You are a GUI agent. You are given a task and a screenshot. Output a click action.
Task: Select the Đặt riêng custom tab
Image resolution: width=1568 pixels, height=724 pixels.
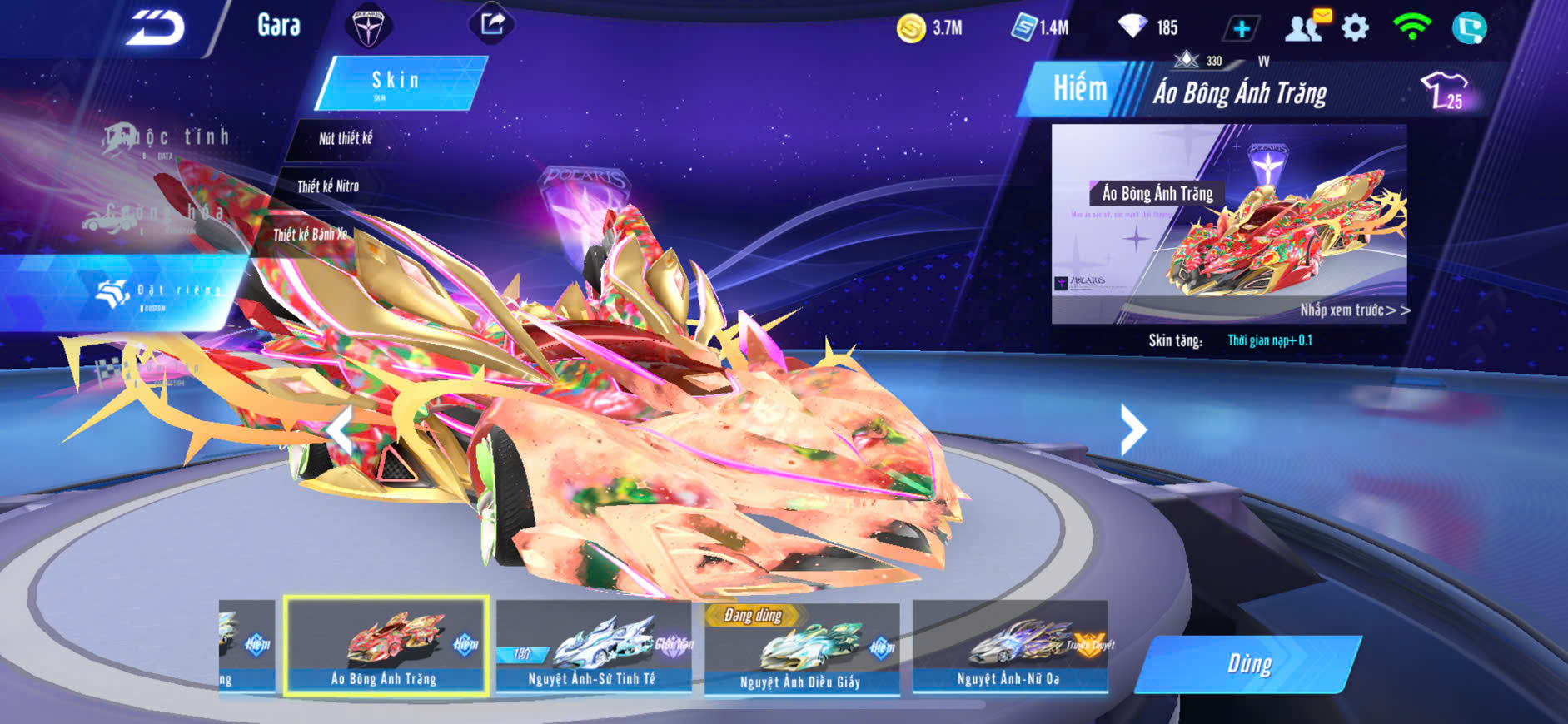158,291
